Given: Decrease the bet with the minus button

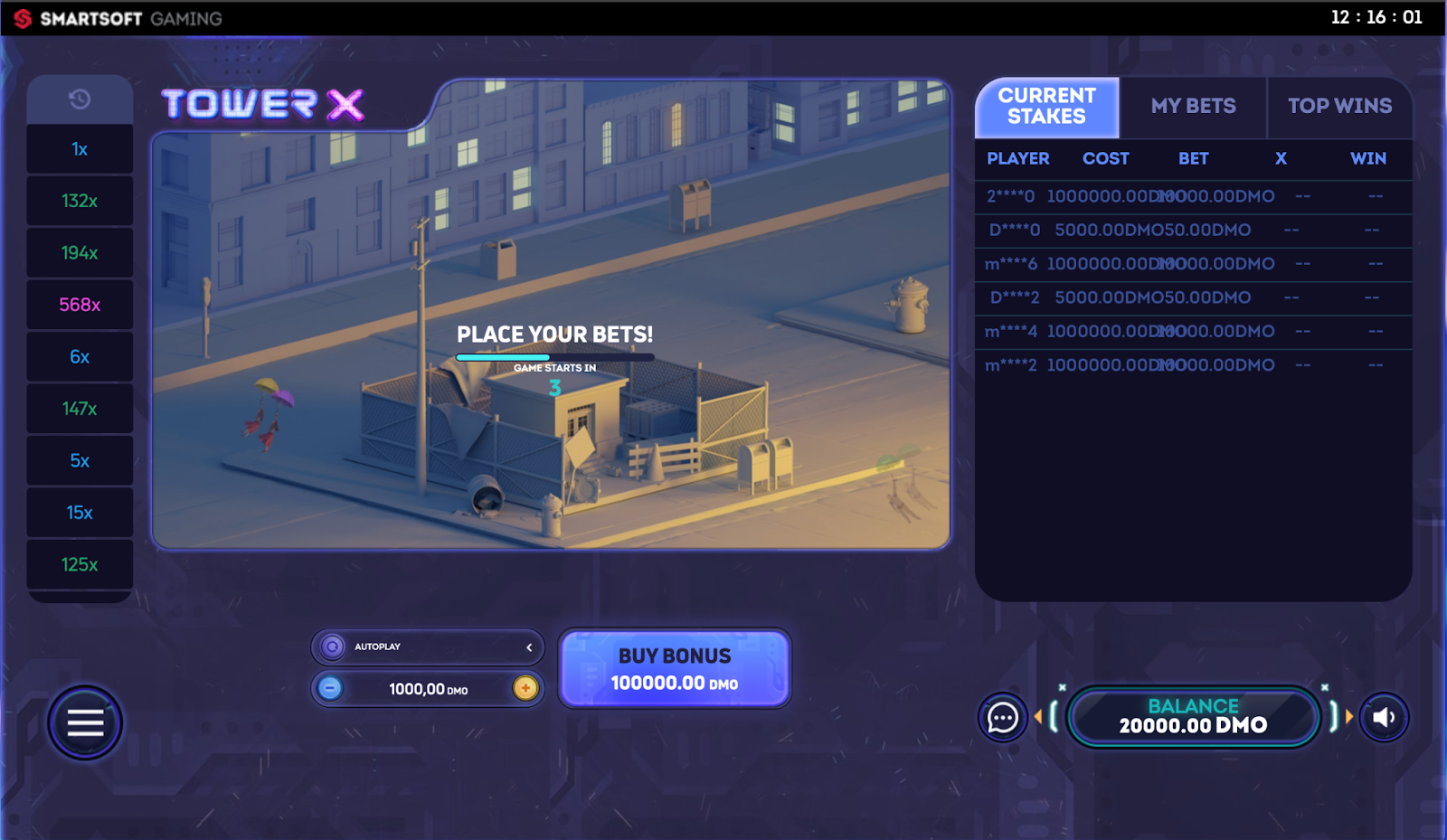Looking at the screenshot, I should (x=331, y=688).
